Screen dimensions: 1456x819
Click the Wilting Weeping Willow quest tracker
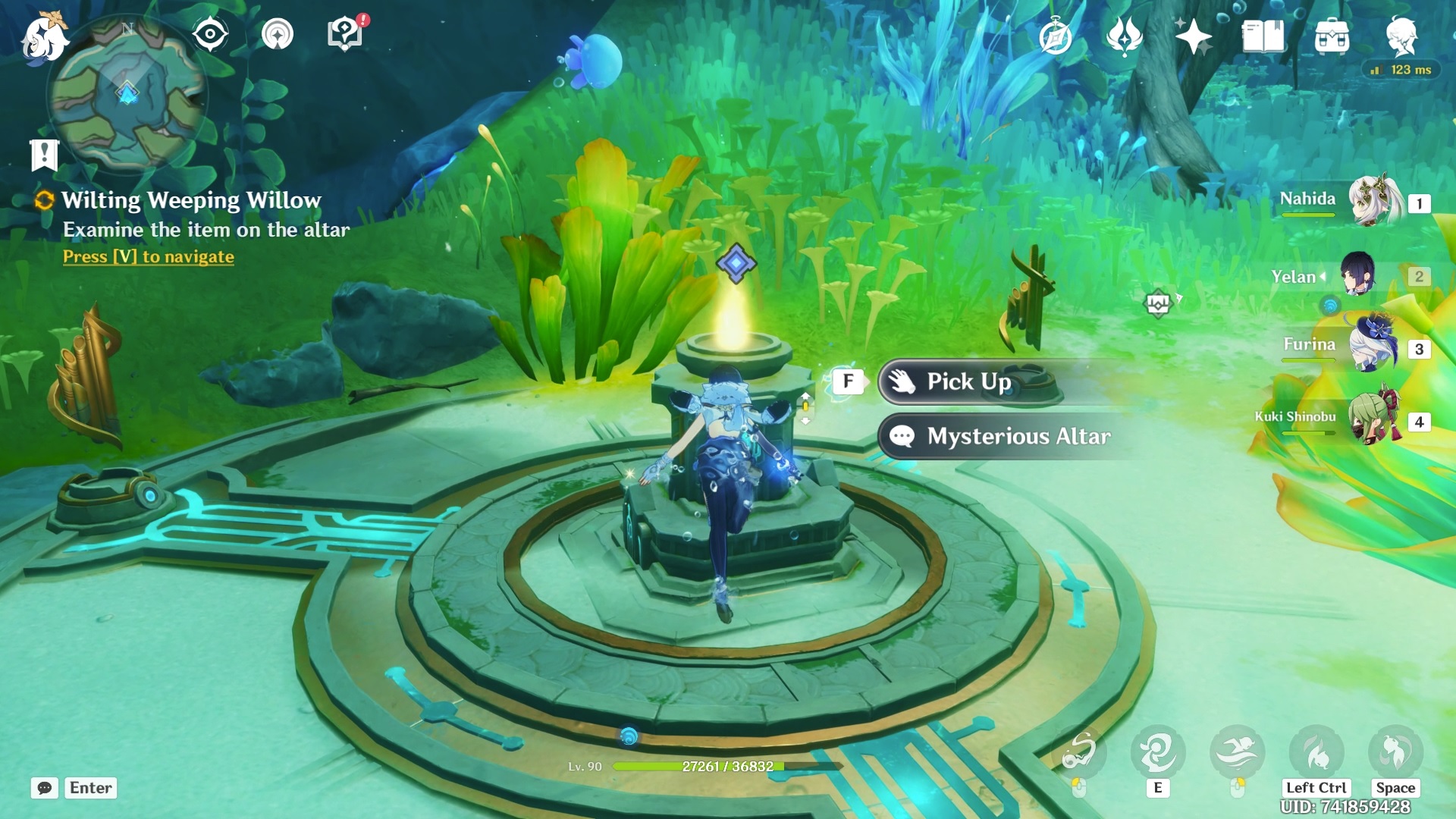point(191,200)
